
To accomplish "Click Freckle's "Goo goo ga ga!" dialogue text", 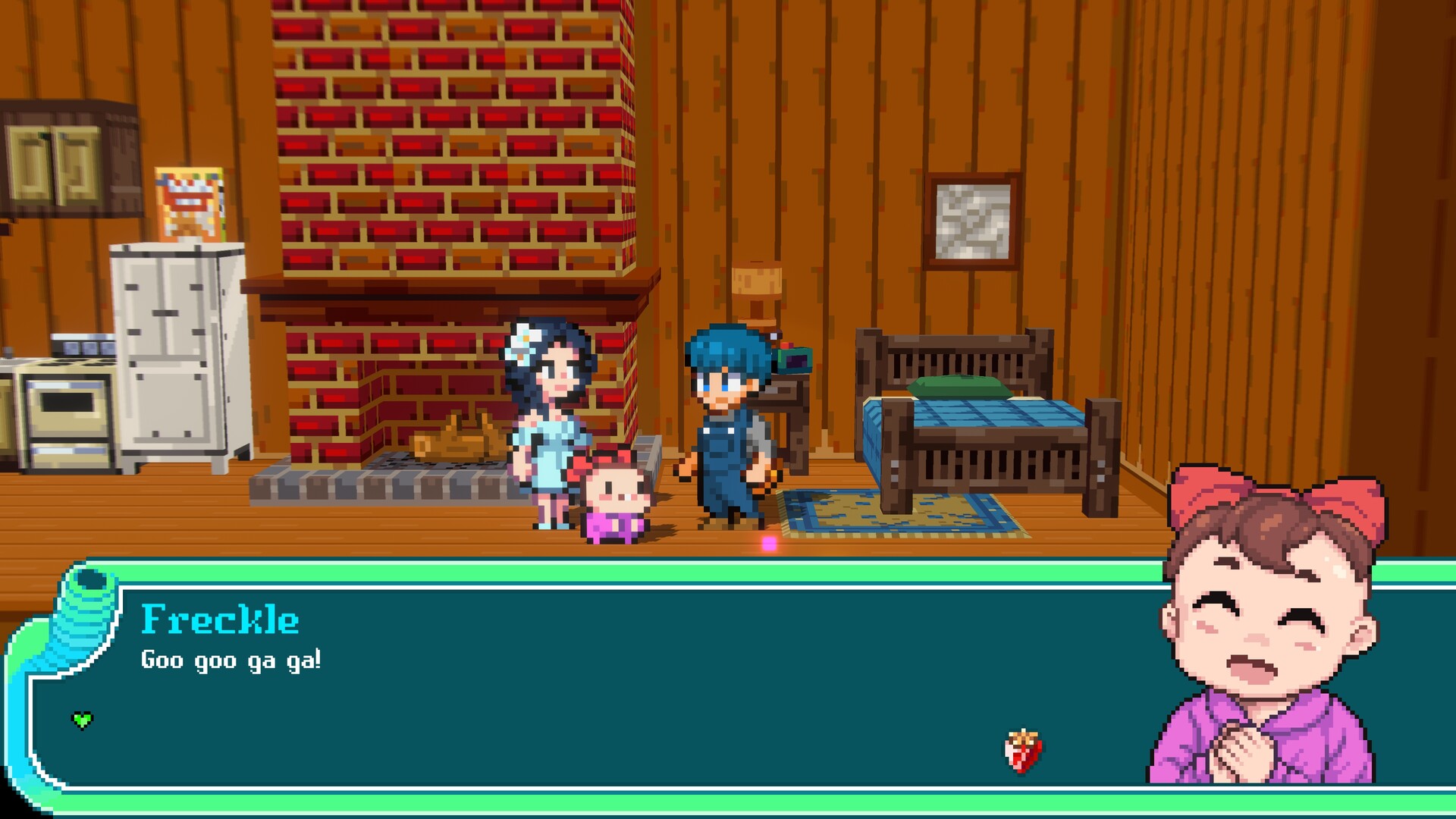I will point(231,660).
